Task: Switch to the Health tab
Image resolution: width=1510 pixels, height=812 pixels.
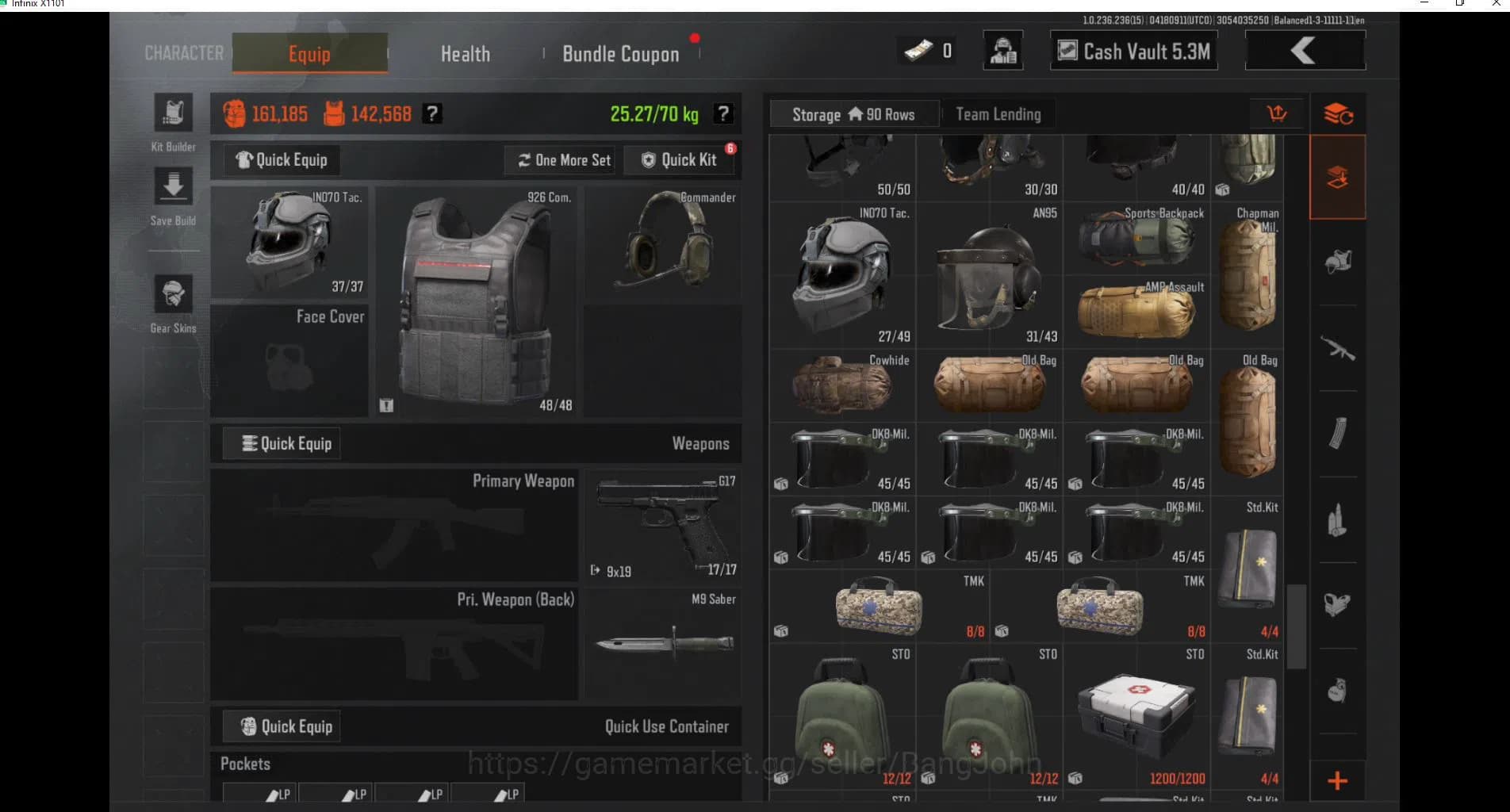Action: click(465, 53)
